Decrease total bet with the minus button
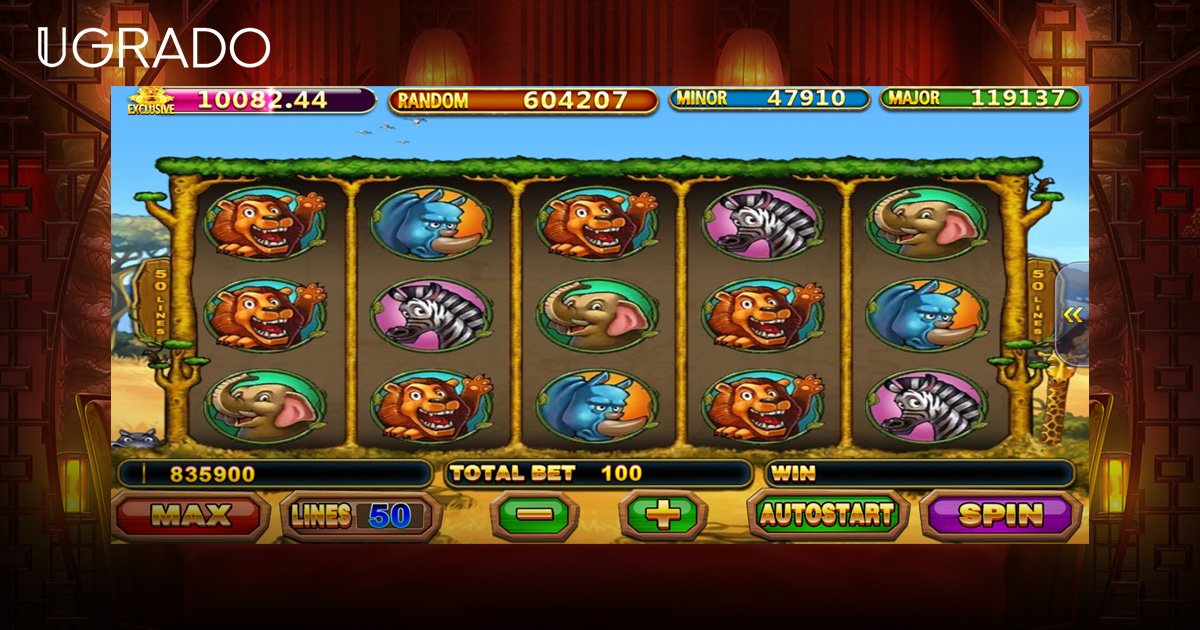 (x=535, y=516)
